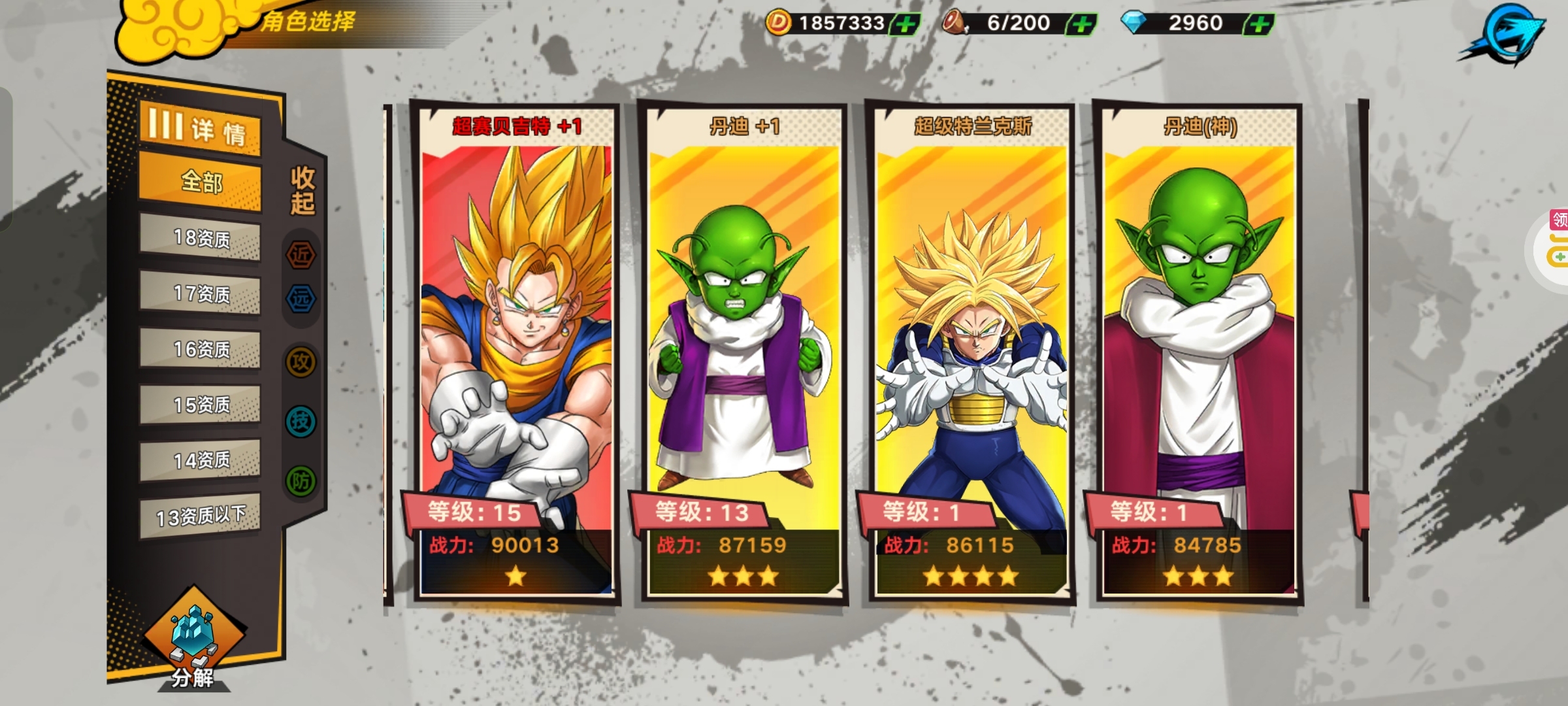Toggle the 攻 attack type filter
Image resolution: width=1568 pixels, height=706 pixels.
[301, 361]
